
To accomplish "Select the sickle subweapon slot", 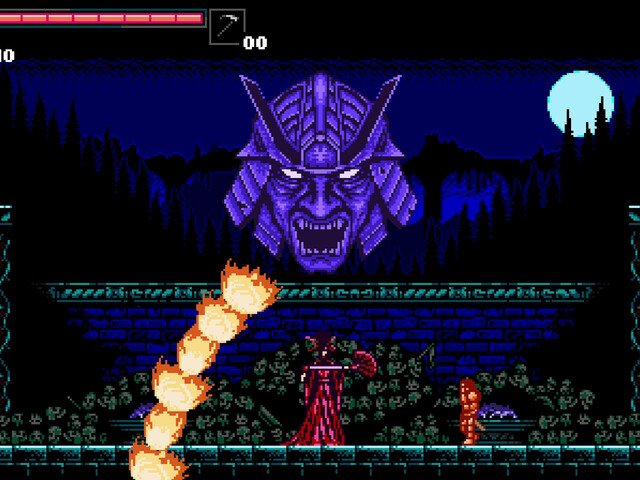I will [x=226, y=27].
